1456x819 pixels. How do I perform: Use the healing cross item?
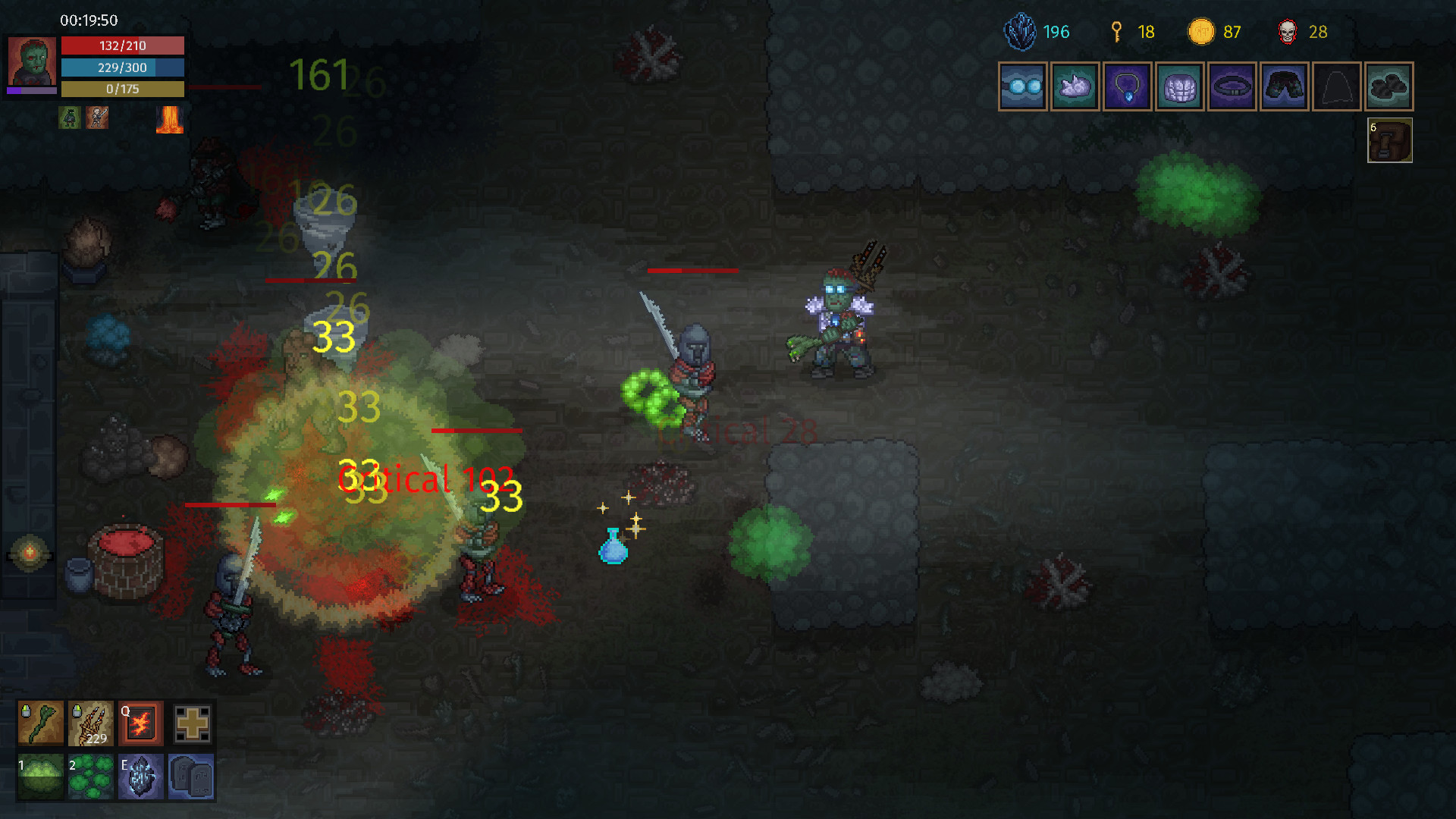click(x=191, y=723)
